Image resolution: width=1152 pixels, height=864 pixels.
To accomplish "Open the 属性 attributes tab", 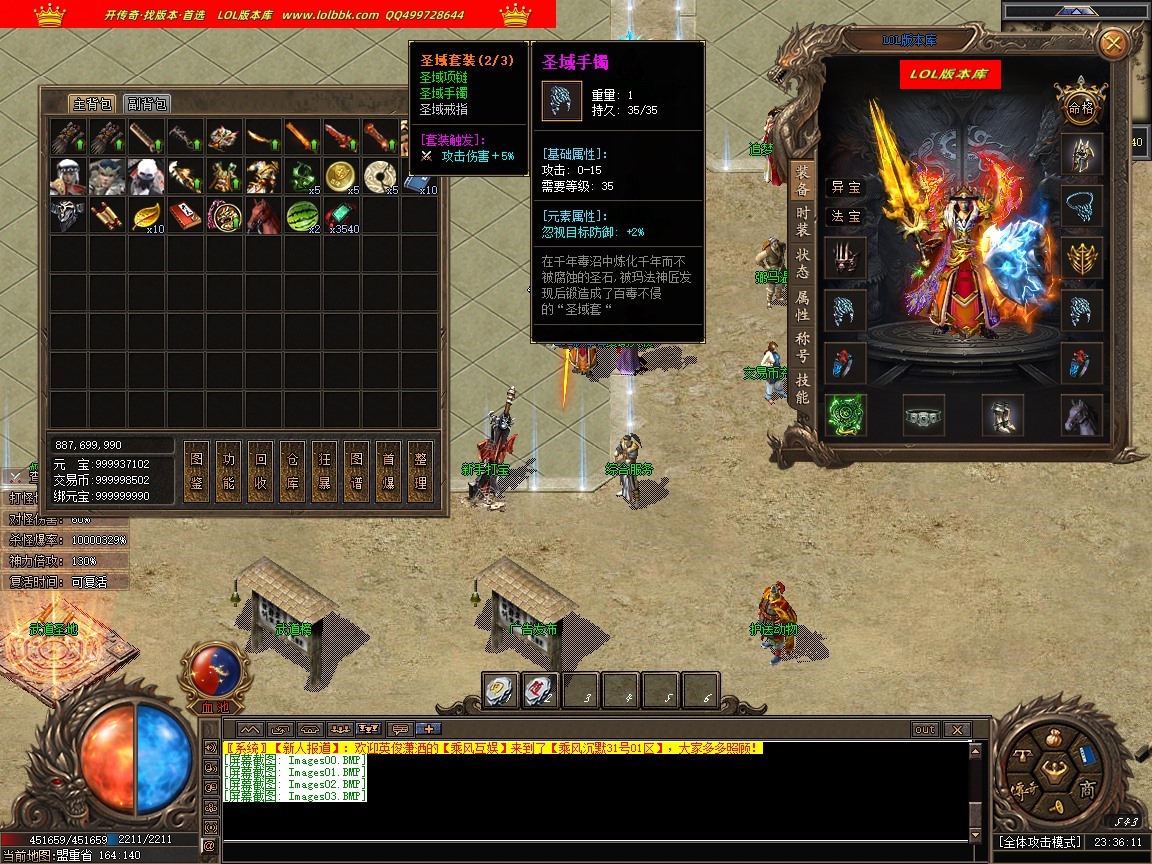I will pos(802,305).
